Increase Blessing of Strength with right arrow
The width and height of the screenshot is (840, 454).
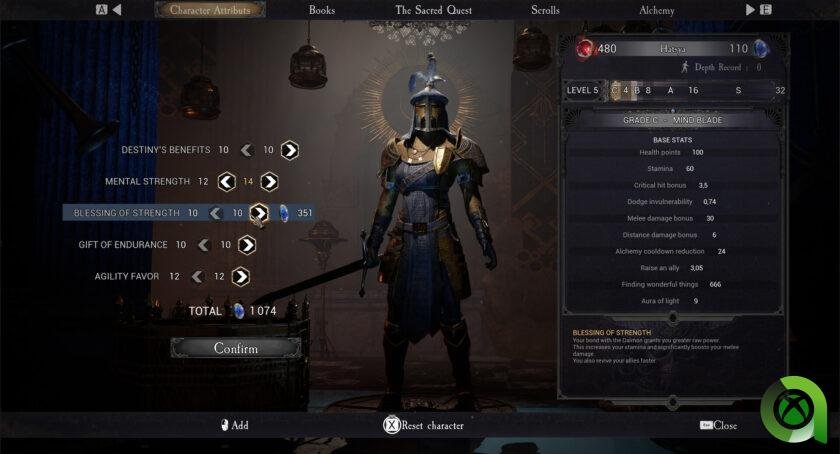point(258,213)
